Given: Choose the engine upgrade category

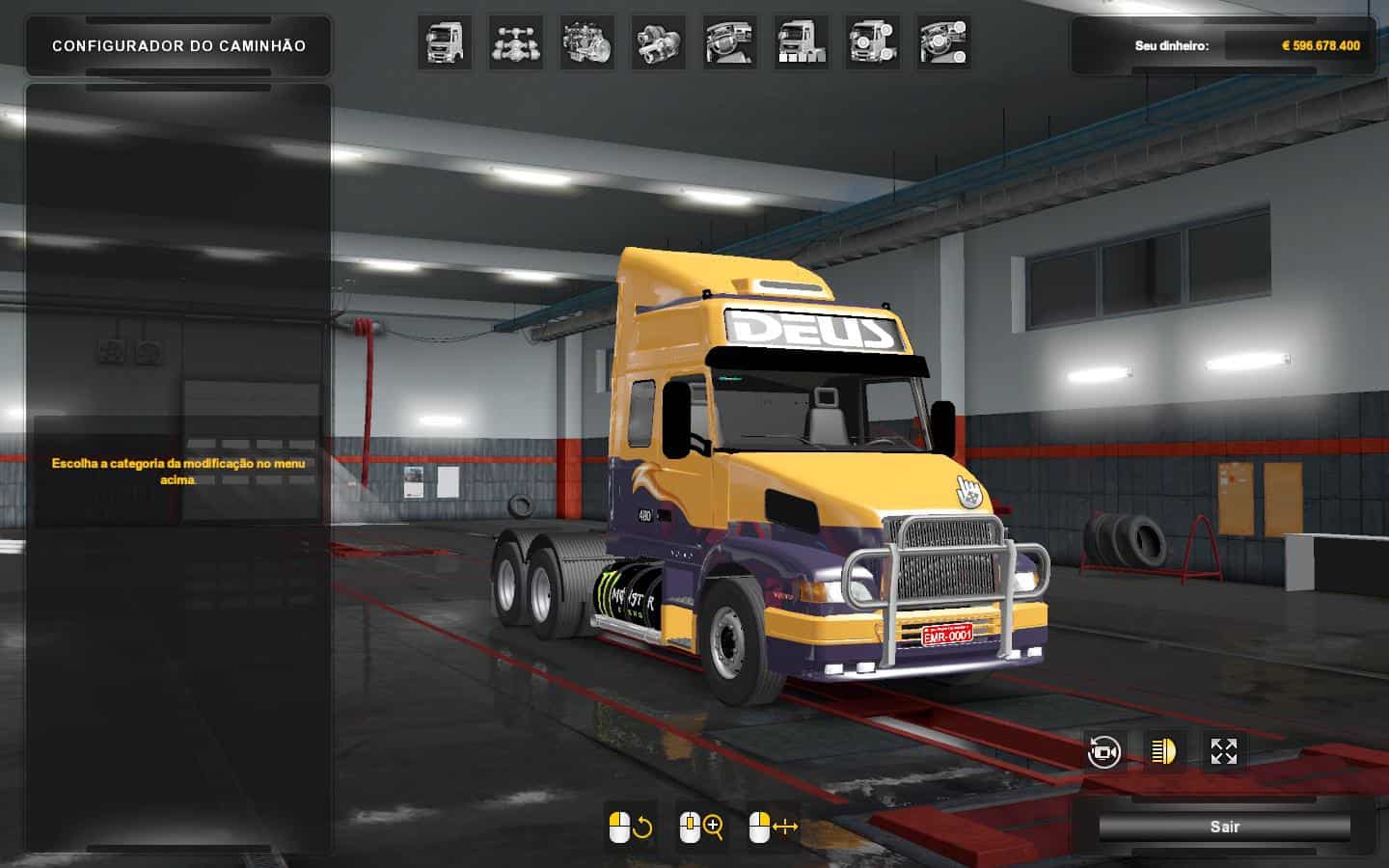Looking at the screenshot, I should [587, 42].
